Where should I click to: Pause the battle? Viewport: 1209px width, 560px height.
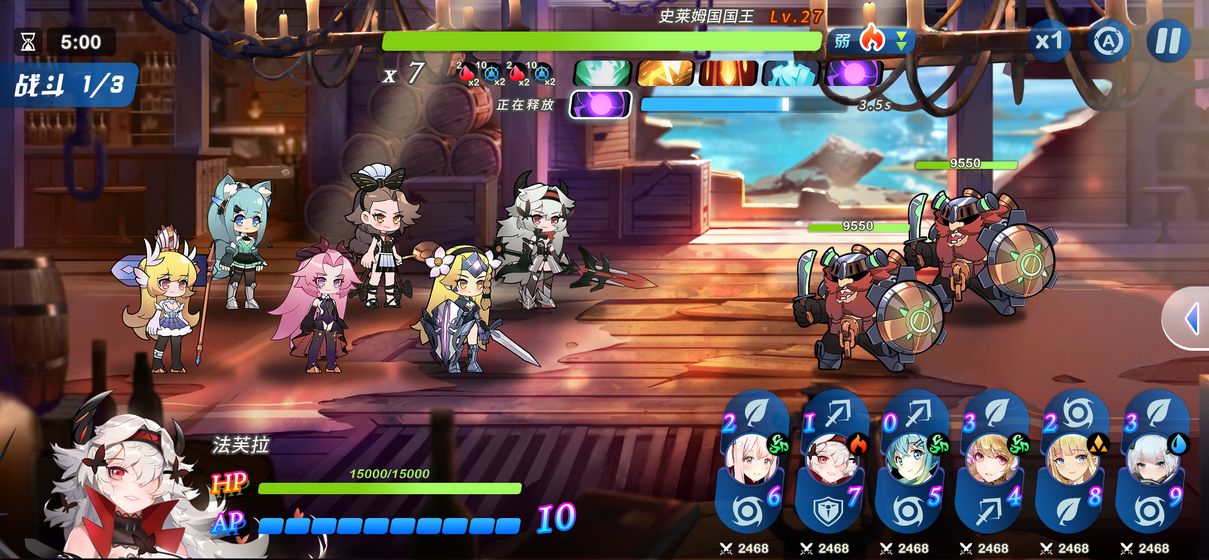point(1167,42)
